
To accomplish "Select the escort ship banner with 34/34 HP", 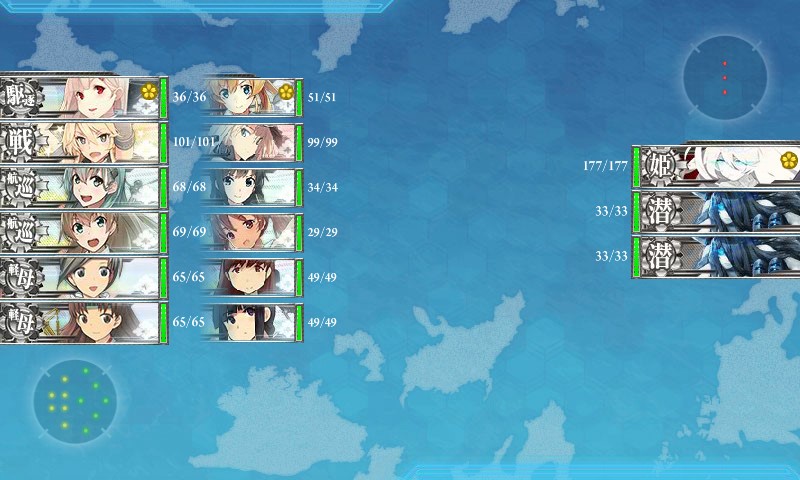I will click(x=250, y=186).
